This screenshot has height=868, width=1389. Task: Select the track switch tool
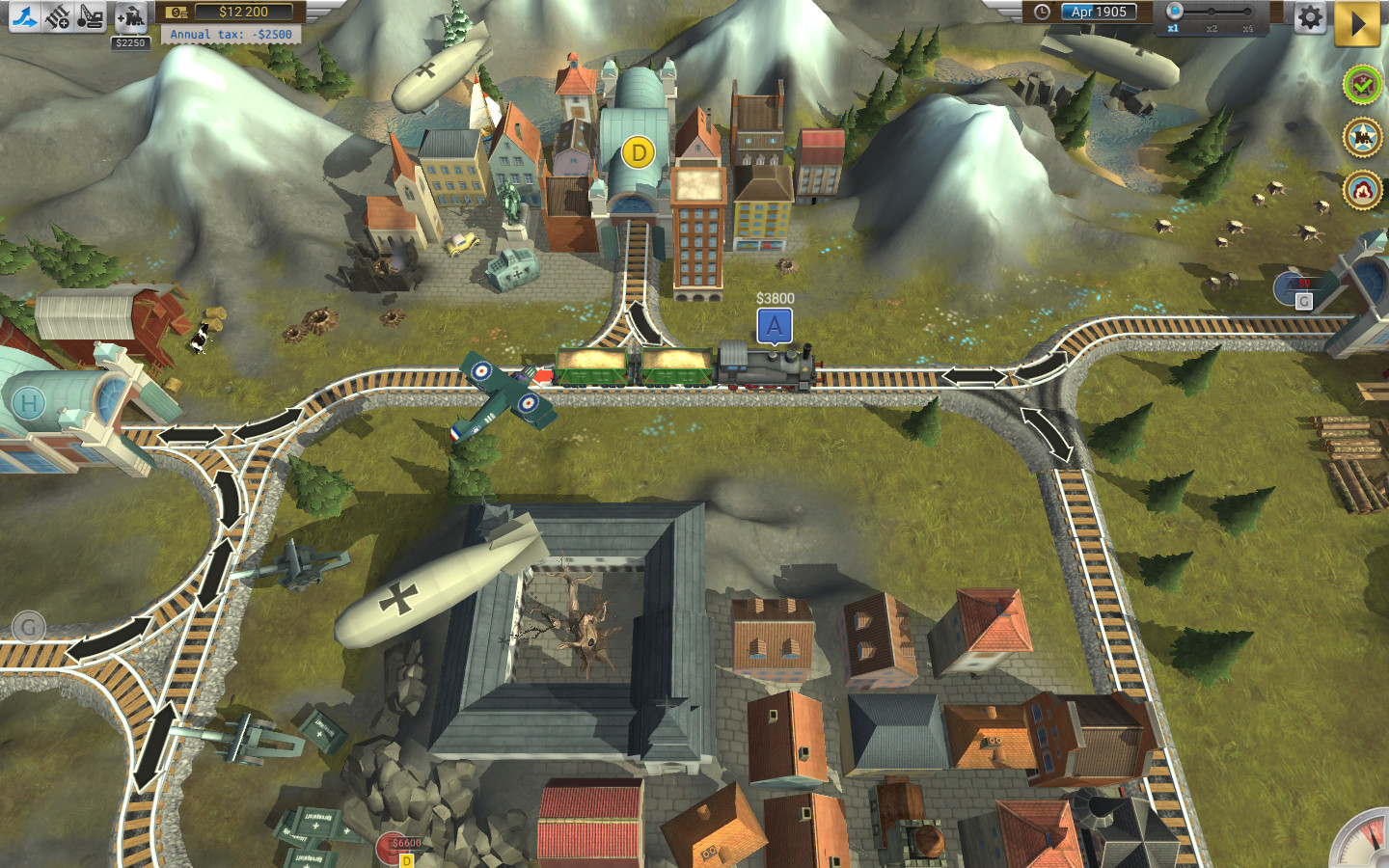click(x=23, y=16)
